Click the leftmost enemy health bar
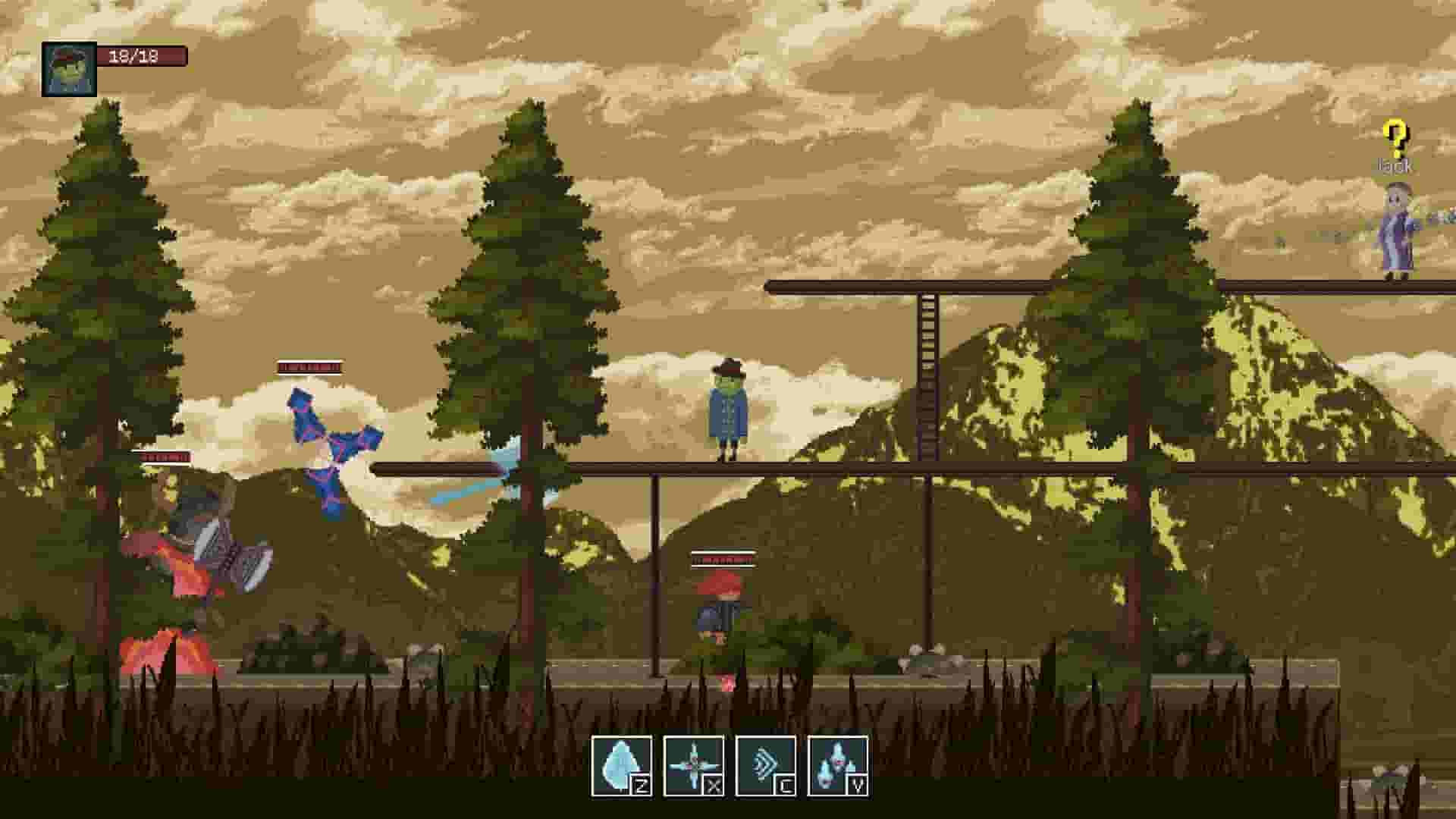Screen dimensions: 1456x819 click(x=161, y=457)
